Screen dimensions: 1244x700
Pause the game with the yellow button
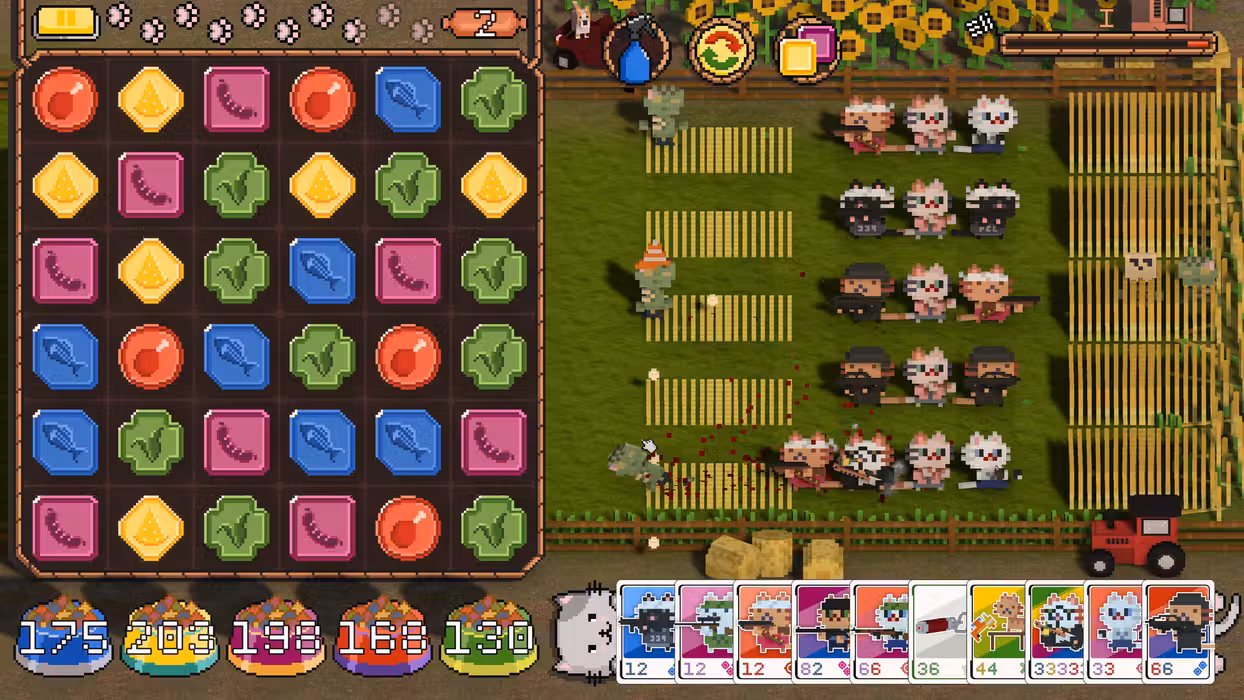click(x=66, y=22)
